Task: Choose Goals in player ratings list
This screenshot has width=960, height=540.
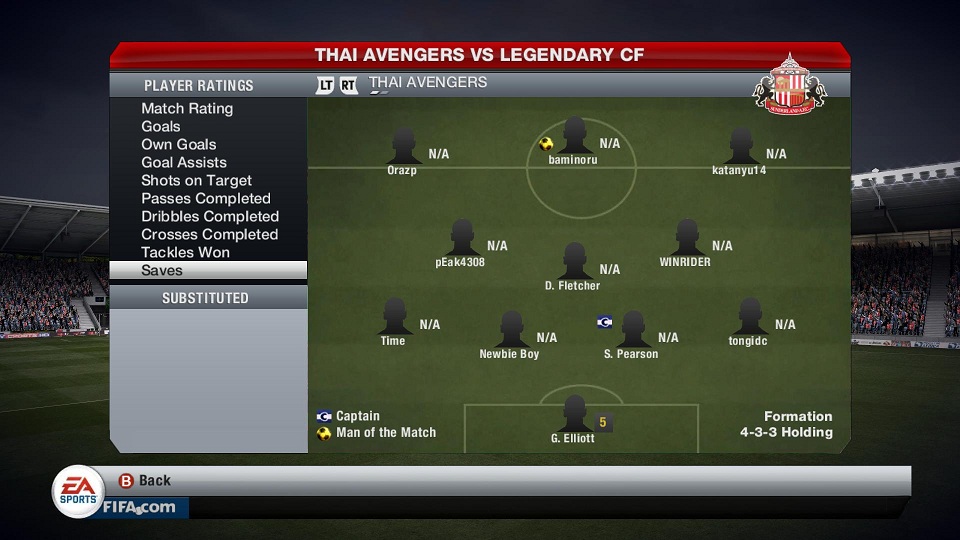Action: (161, 126)
